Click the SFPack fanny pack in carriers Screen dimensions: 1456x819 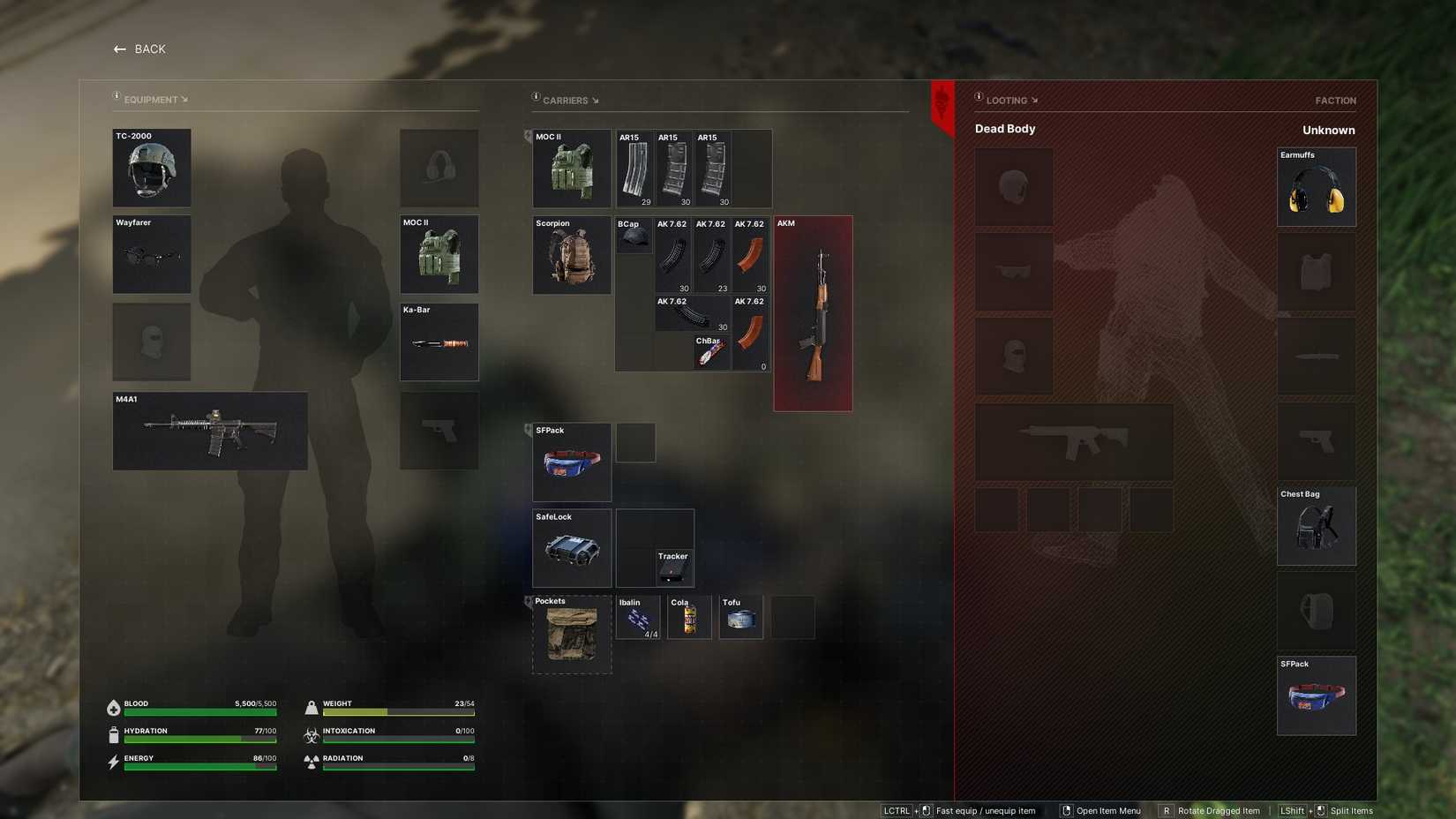pos(570,462)
